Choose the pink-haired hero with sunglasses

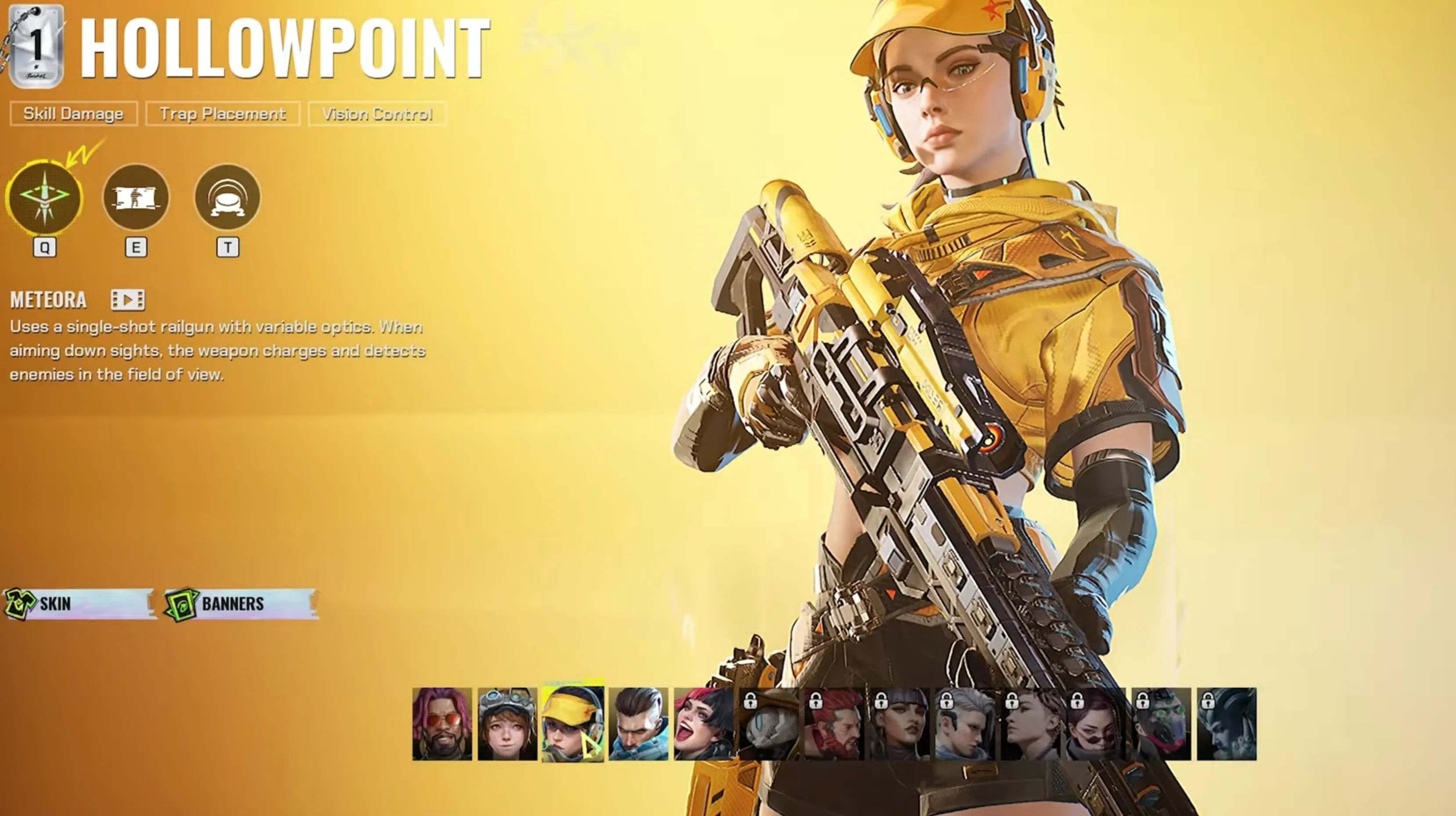(x=442, y=724)
